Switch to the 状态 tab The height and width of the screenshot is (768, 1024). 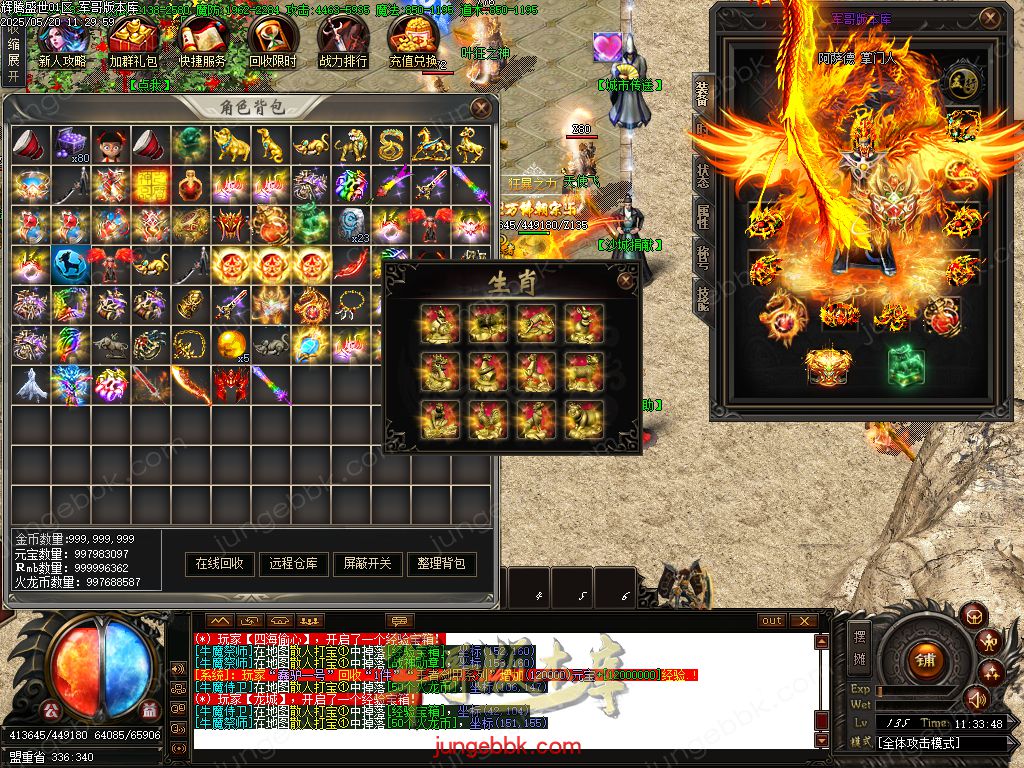(703, 170)
